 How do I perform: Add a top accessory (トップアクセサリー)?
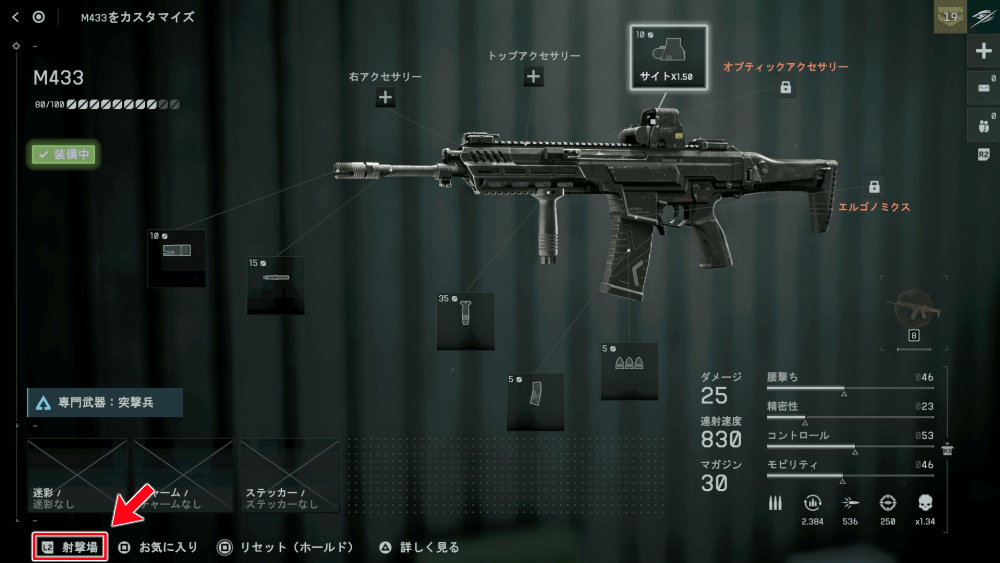[533, 77]
